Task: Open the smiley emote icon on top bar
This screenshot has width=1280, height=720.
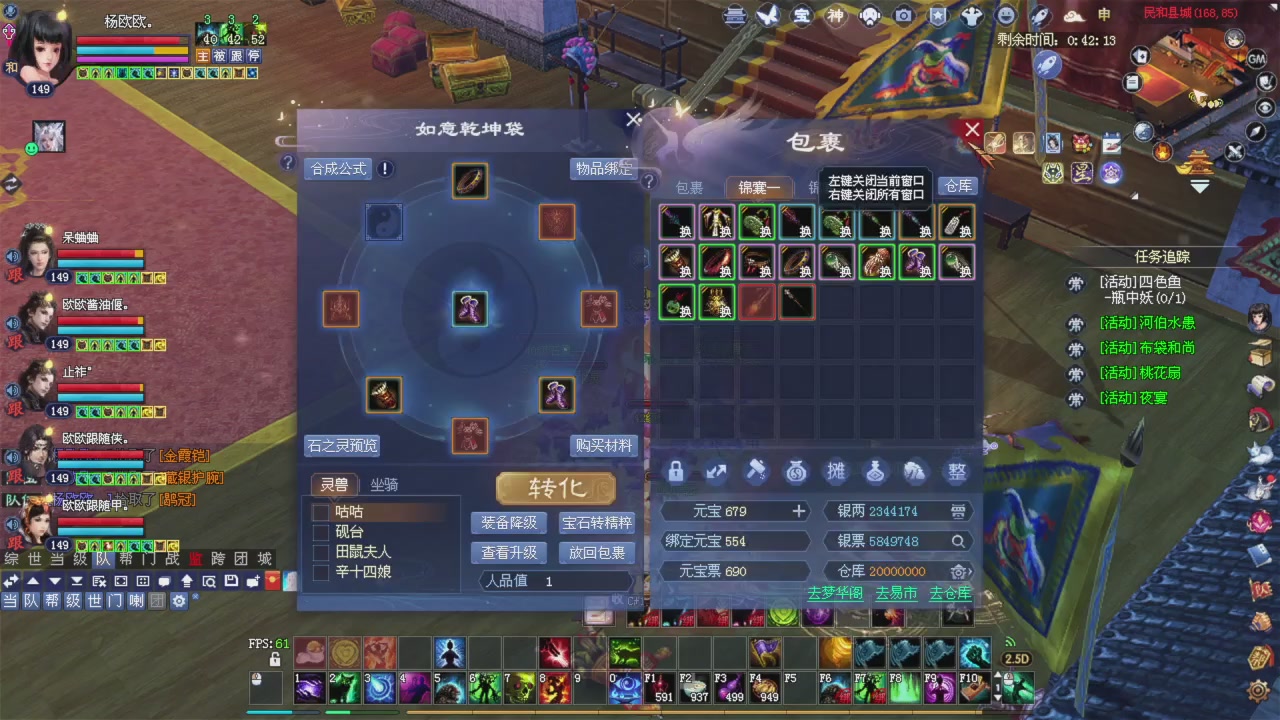Action: (x=1005, y=16)
